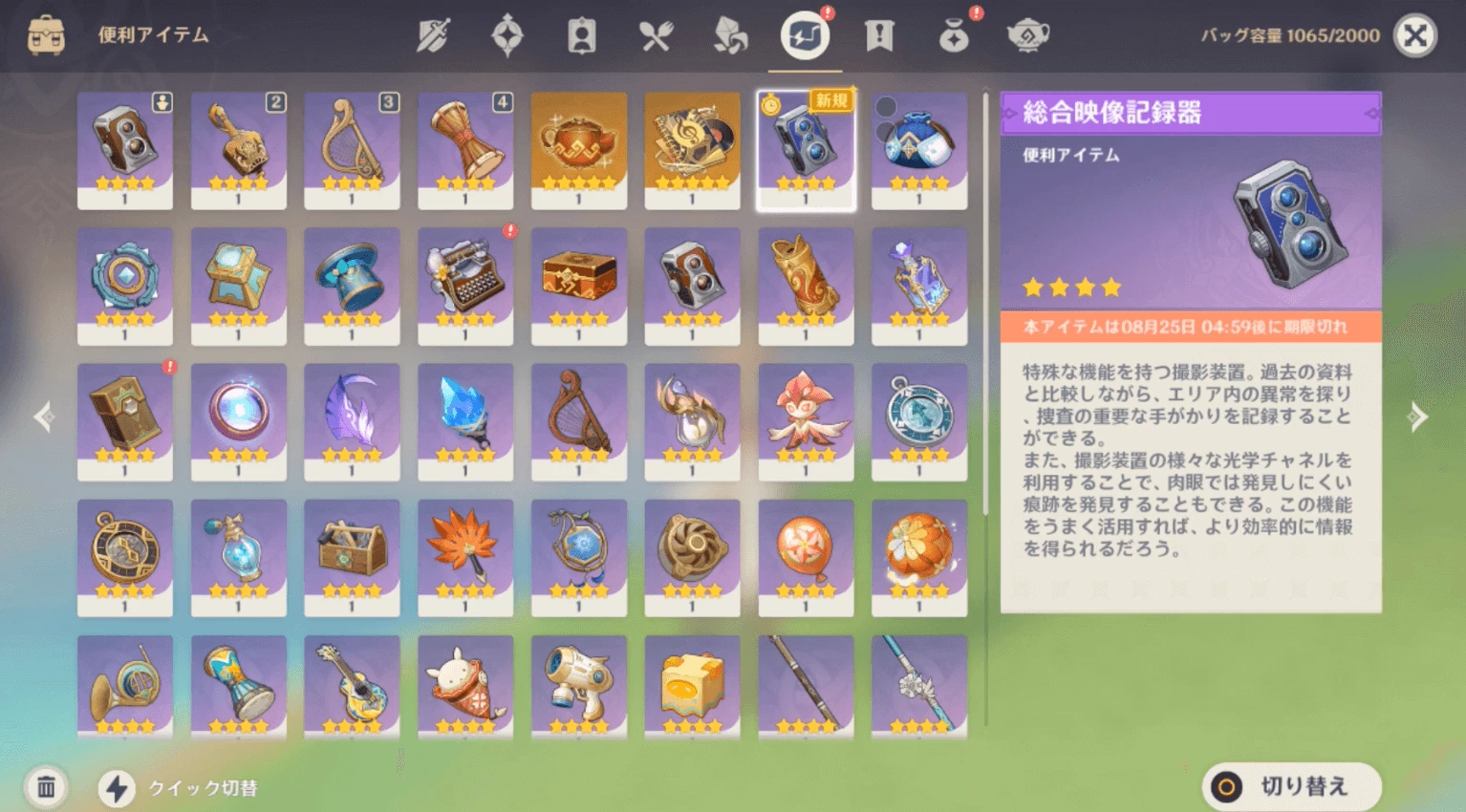The image size is (1466, 812).
Task: Click the left arrow for previous page
Action: [x=43, y=417]
